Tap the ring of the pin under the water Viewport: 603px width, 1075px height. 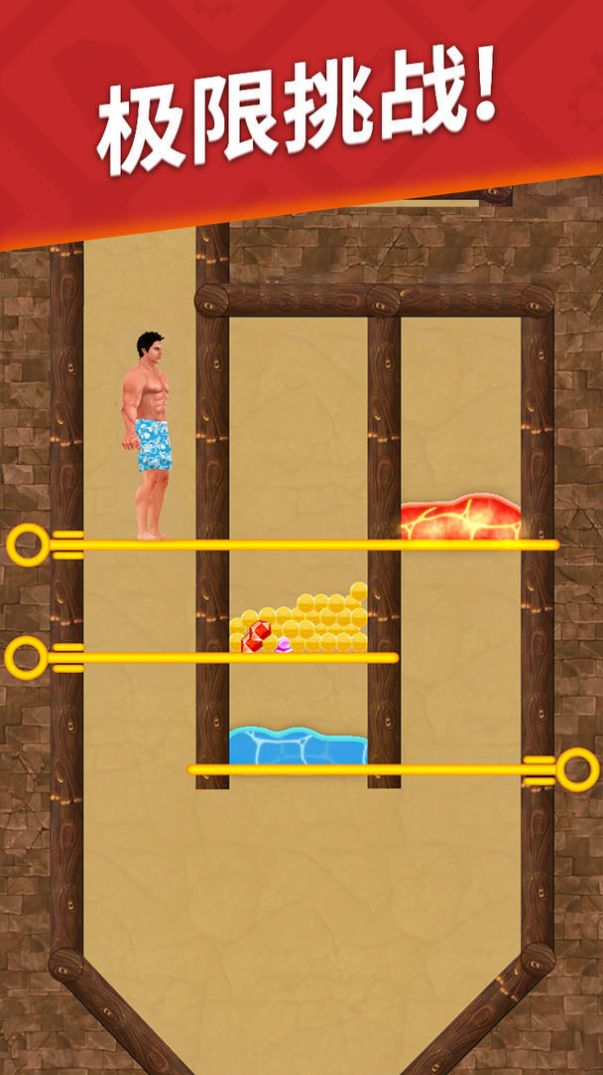point(576,770)
